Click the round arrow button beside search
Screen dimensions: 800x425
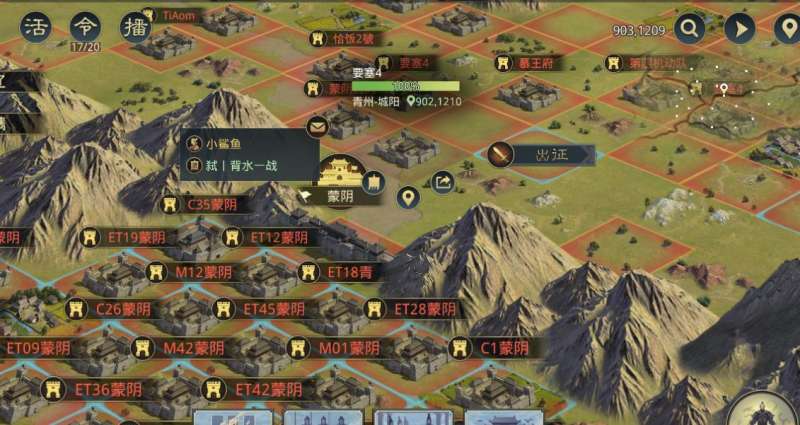coord(739,28)
